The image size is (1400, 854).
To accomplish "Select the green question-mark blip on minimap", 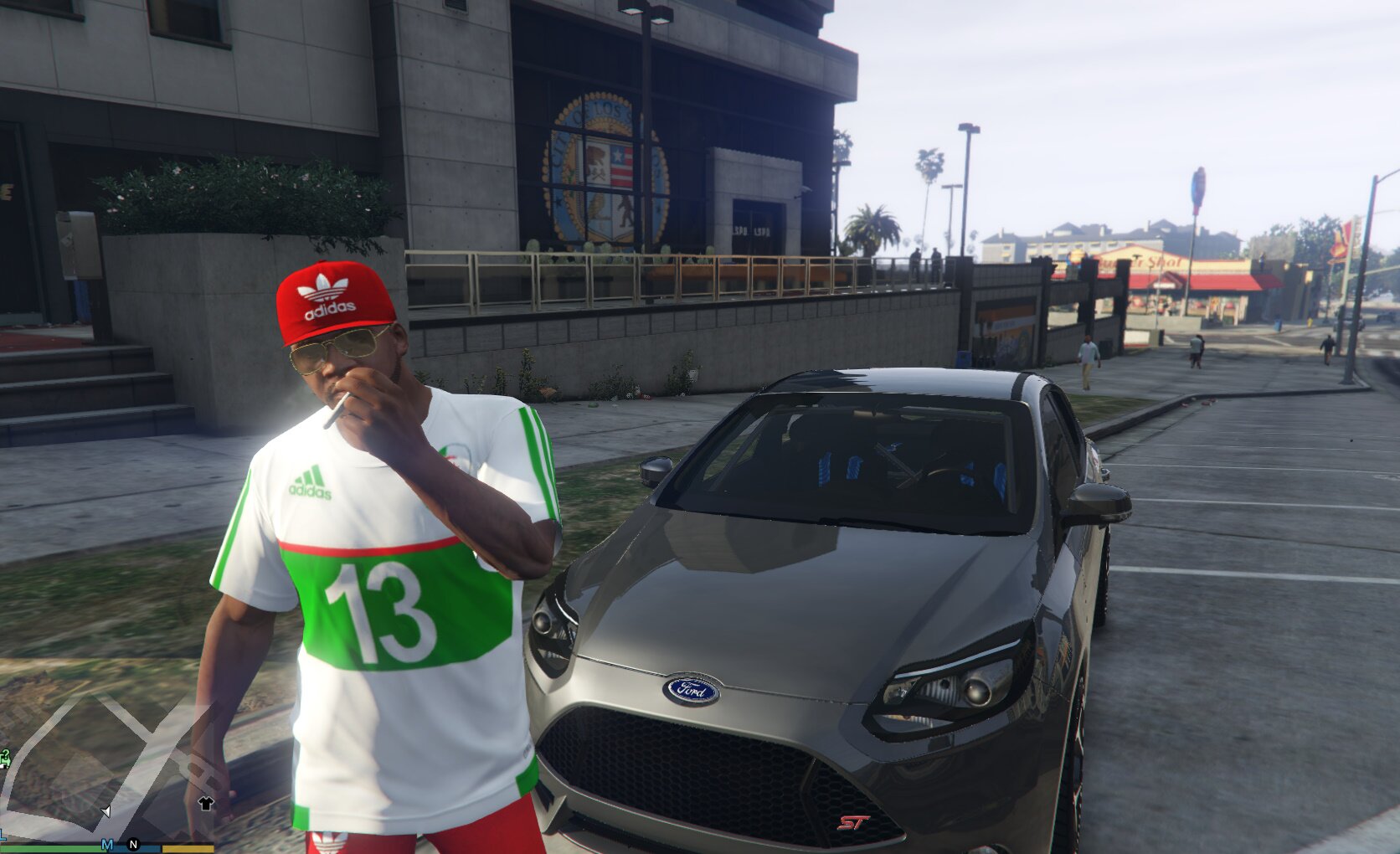I will point(4,759).
